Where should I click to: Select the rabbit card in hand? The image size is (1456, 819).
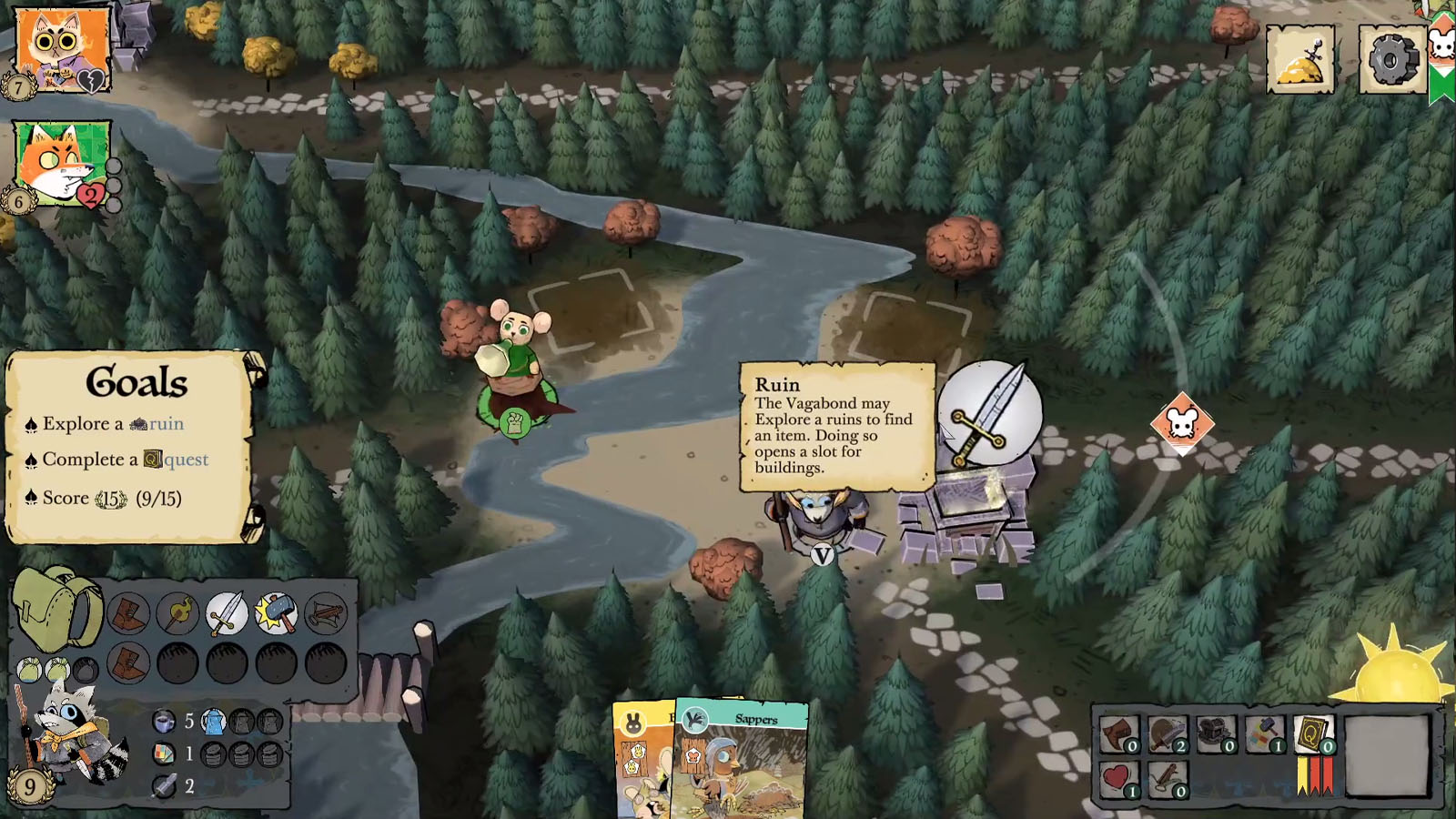642,760
